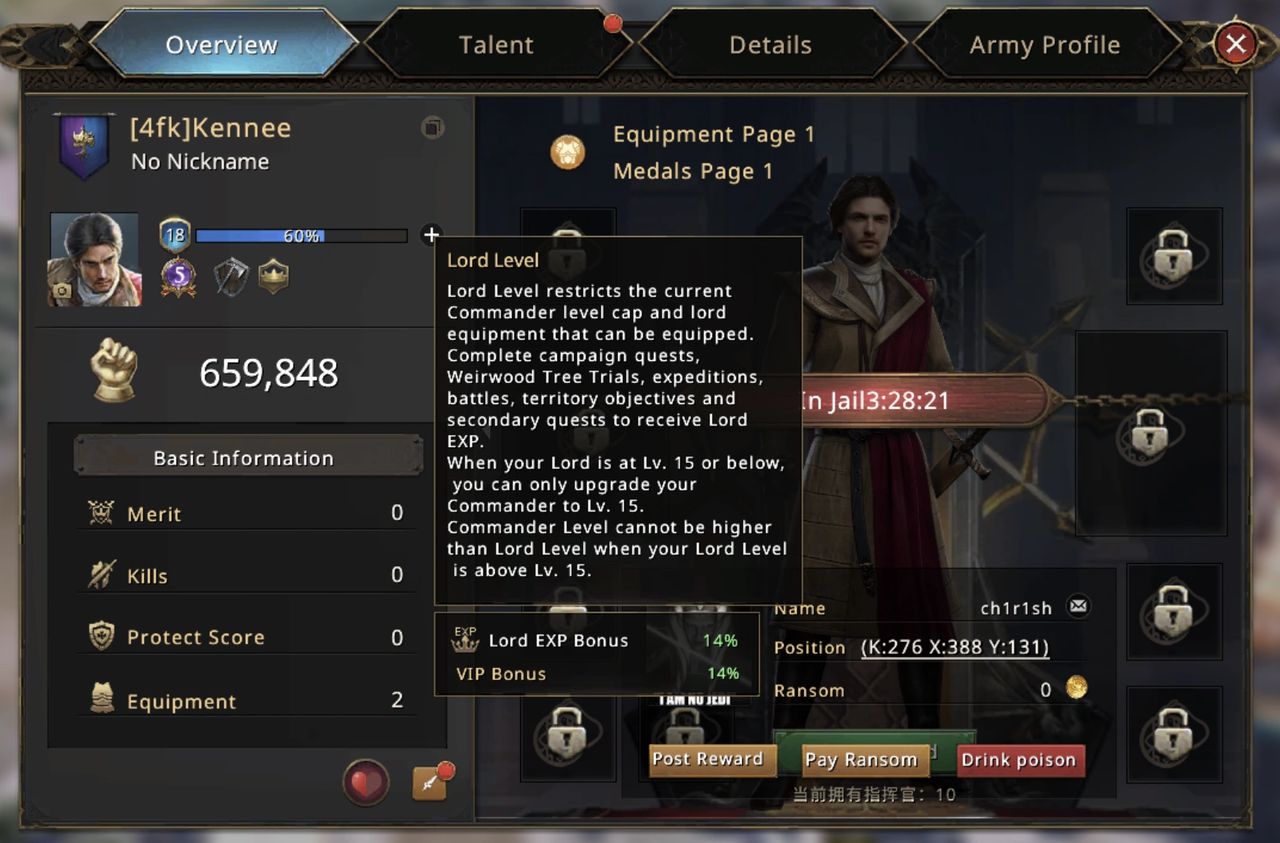
Task: Open the Basic Information header
Action: tap(243, 458)
